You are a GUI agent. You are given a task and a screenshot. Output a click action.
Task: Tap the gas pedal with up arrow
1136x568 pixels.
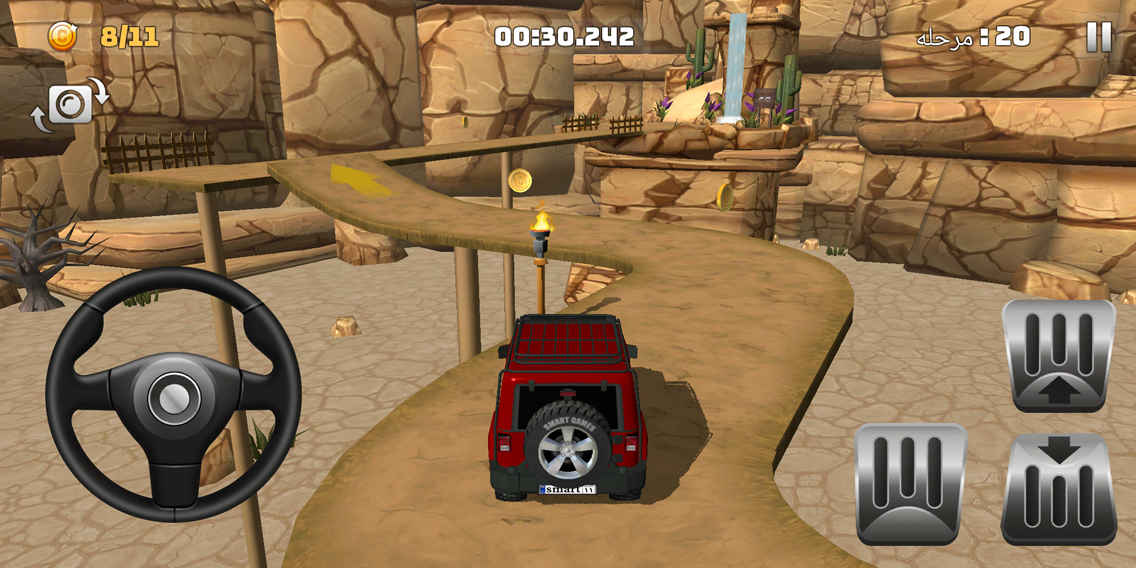(1058, 355)
